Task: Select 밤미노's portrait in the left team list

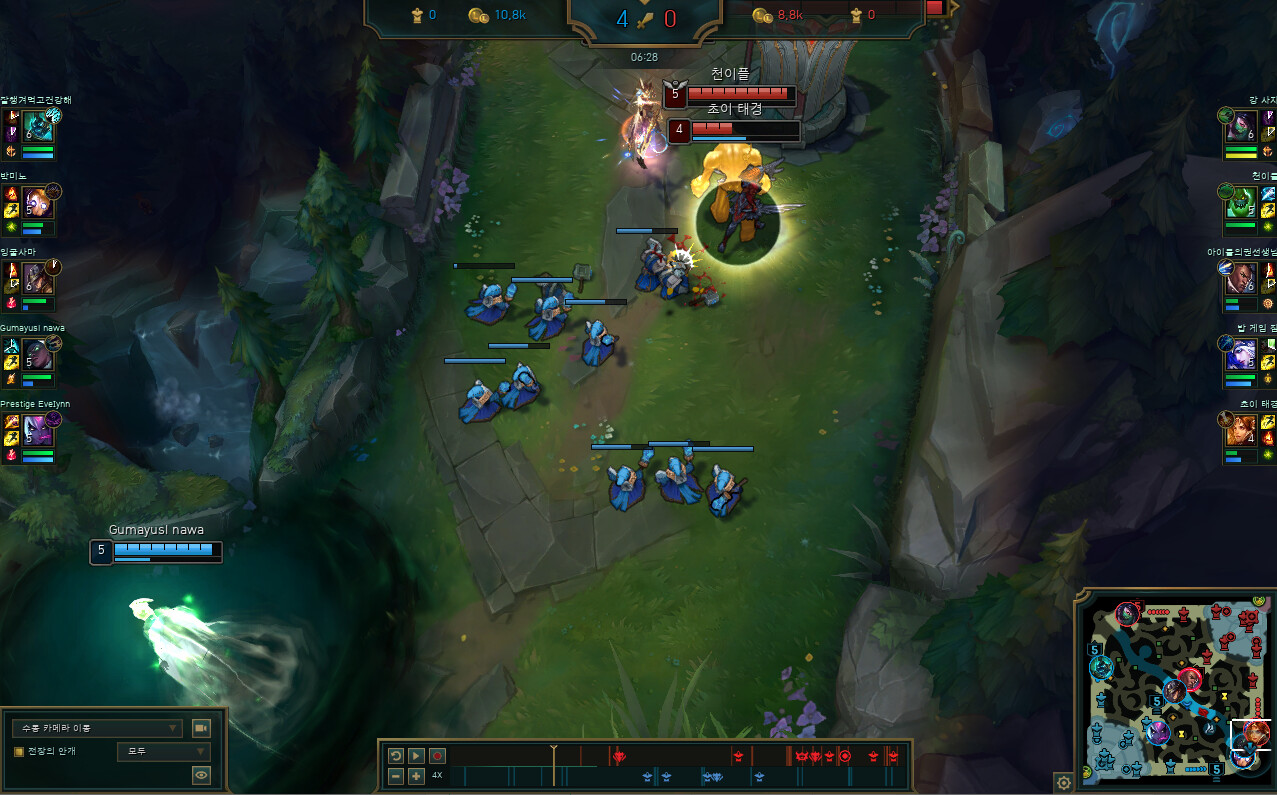Action: pyautogui.click(x=38, y=202)
